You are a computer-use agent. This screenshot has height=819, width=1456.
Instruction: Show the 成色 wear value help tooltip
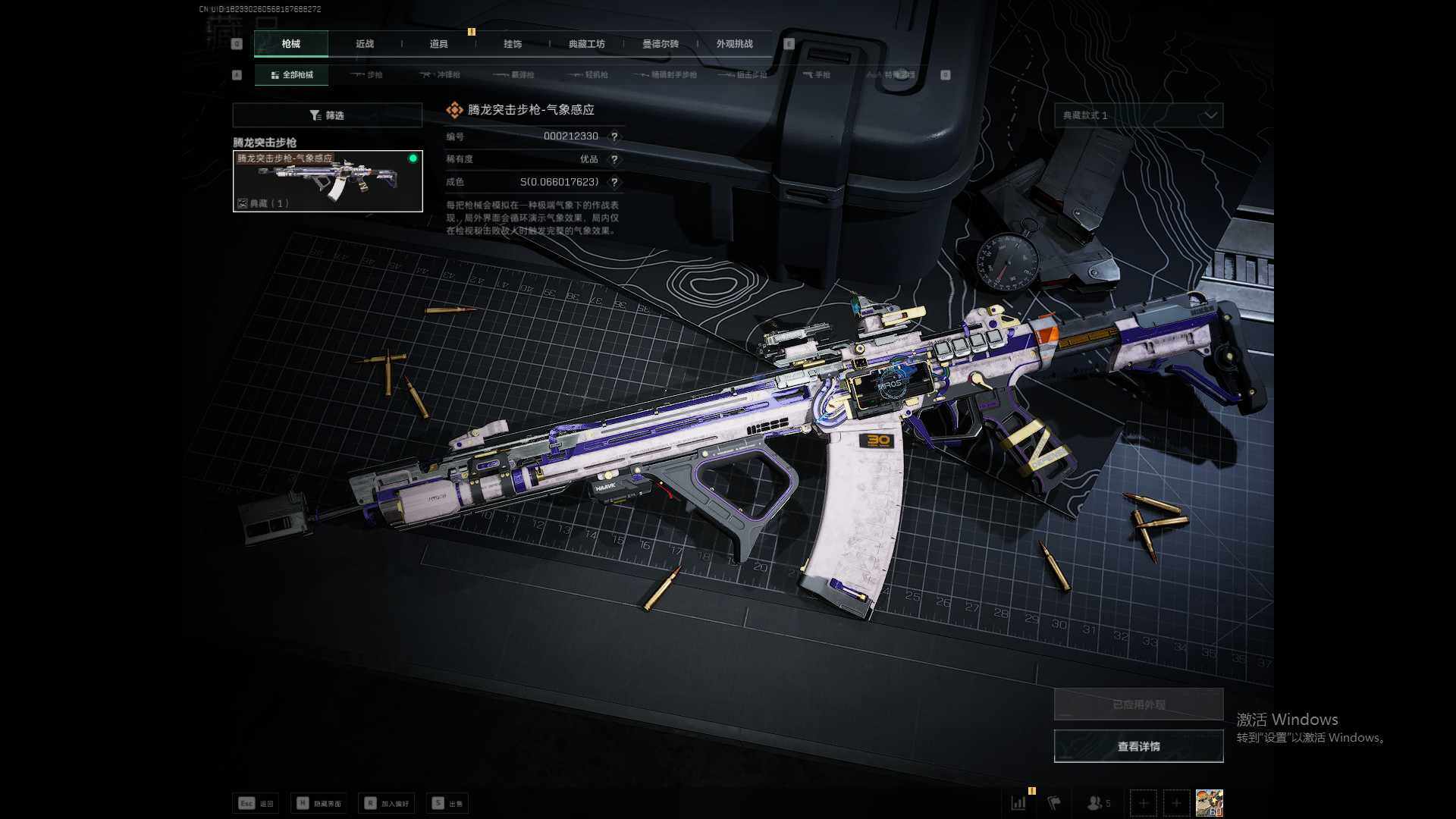614,182
